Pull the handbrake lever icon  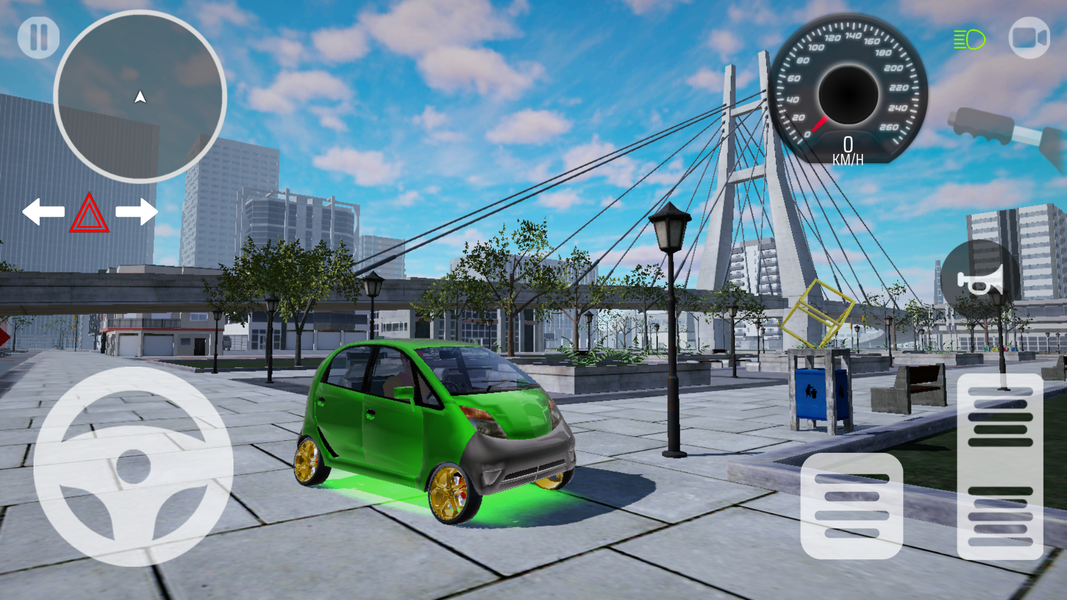1005,129
